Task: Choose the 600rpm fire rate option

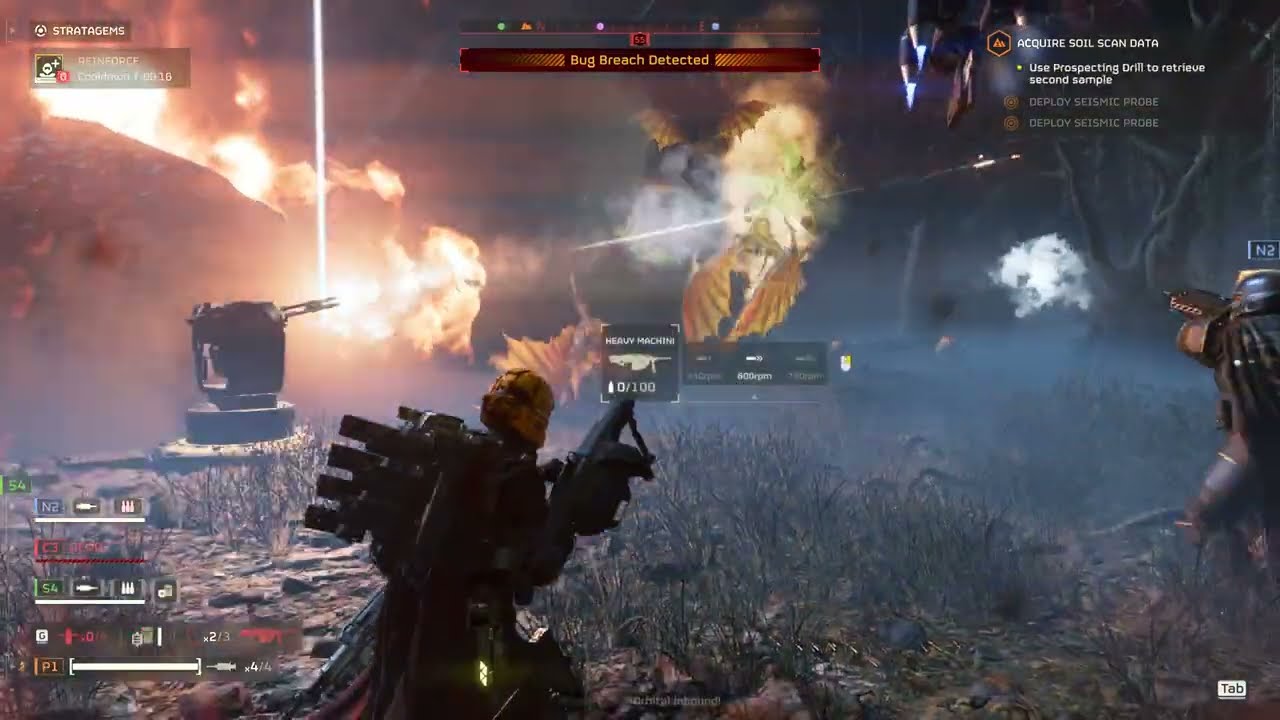Action: click(755, 364)
